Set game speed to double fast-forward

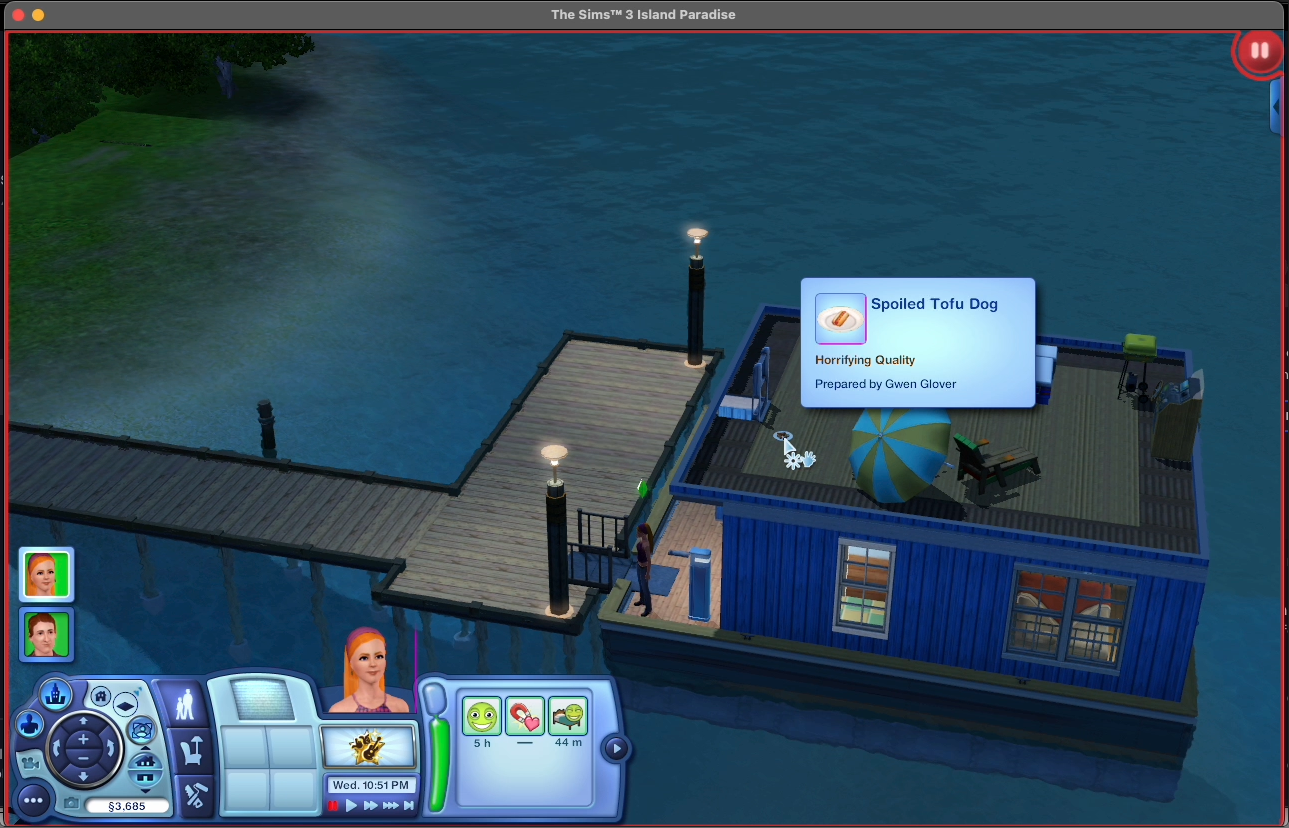pos(370,805)
